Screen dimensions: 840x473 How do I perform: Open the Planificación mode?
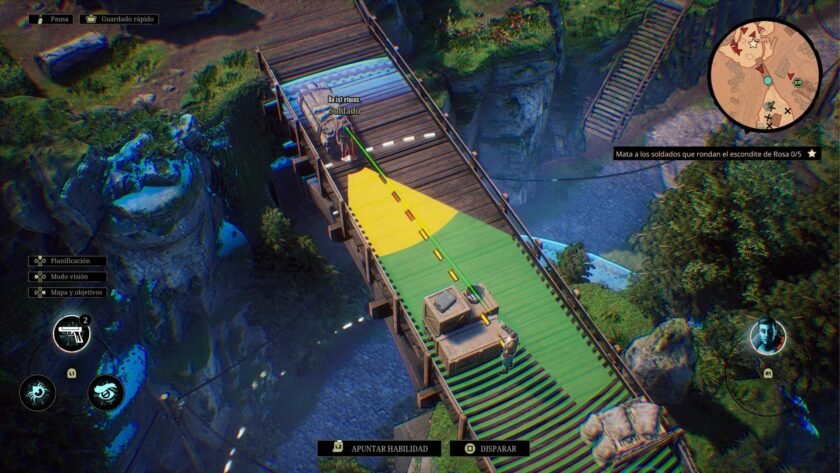tap(68, 260)
